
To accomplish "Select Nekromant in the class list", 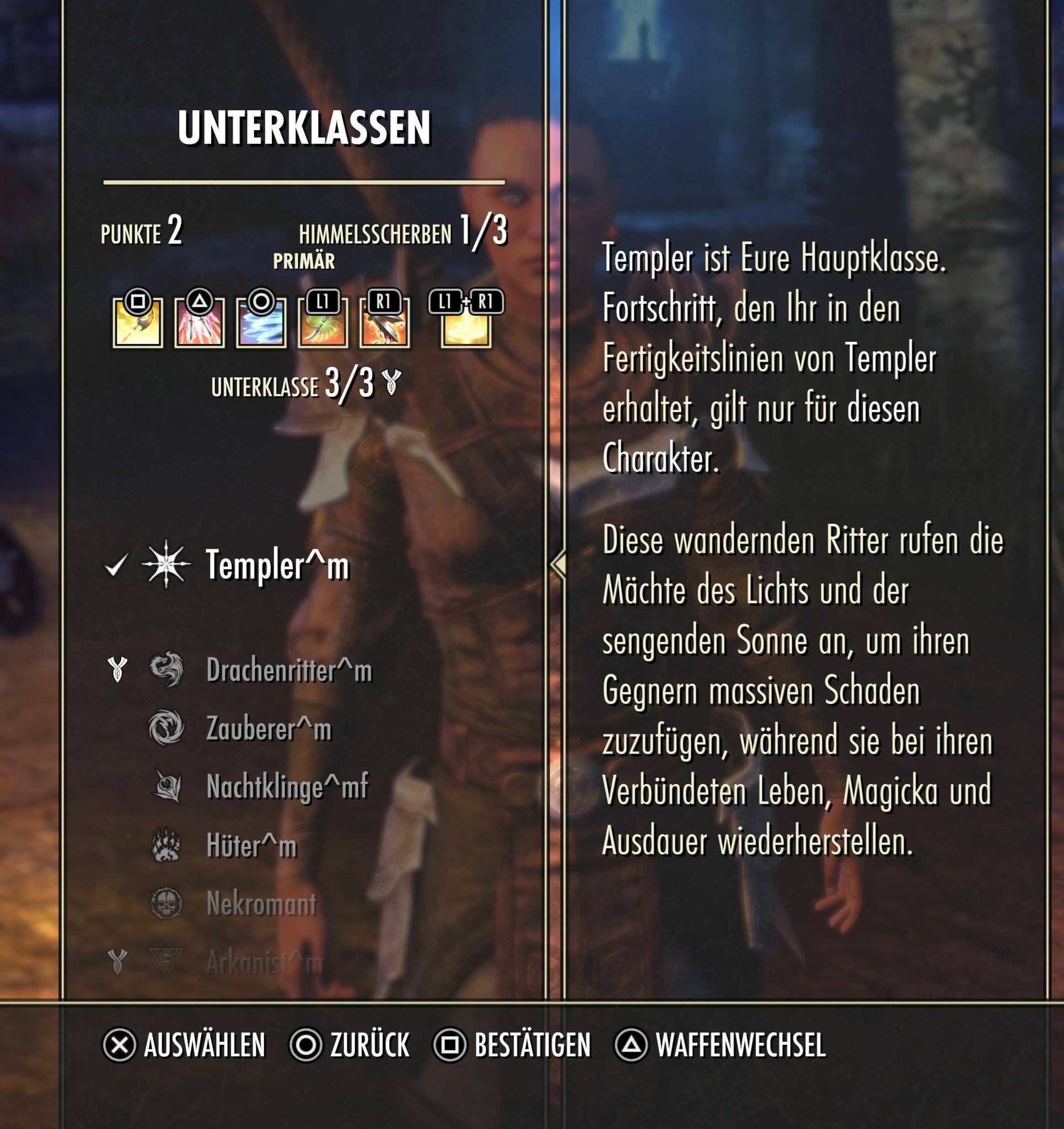I will coord(261,904).
